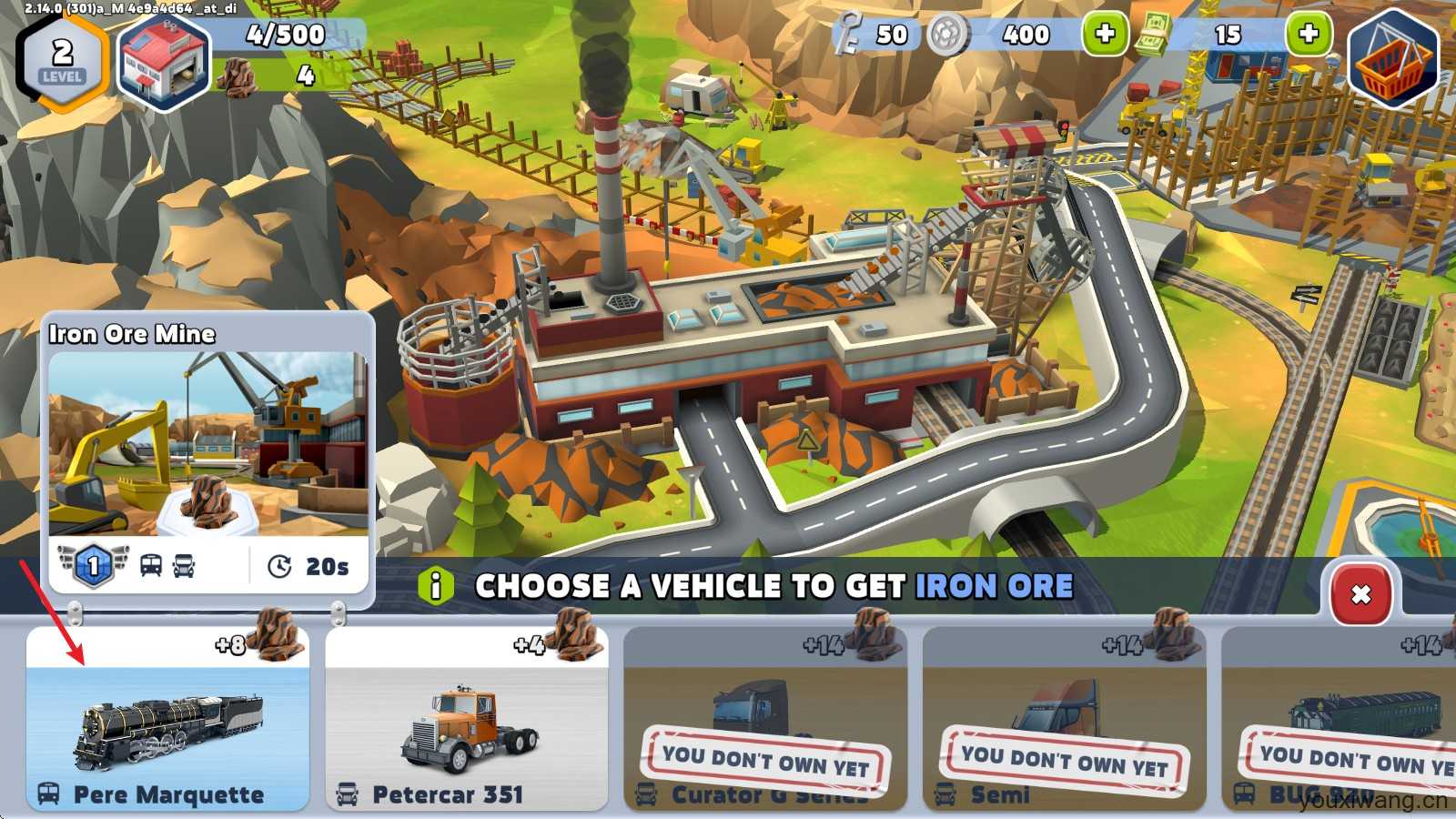The width and height of the screenshot is (1456, 819).
Task: Add more coins with the plus button
Action: point(1105,35)
